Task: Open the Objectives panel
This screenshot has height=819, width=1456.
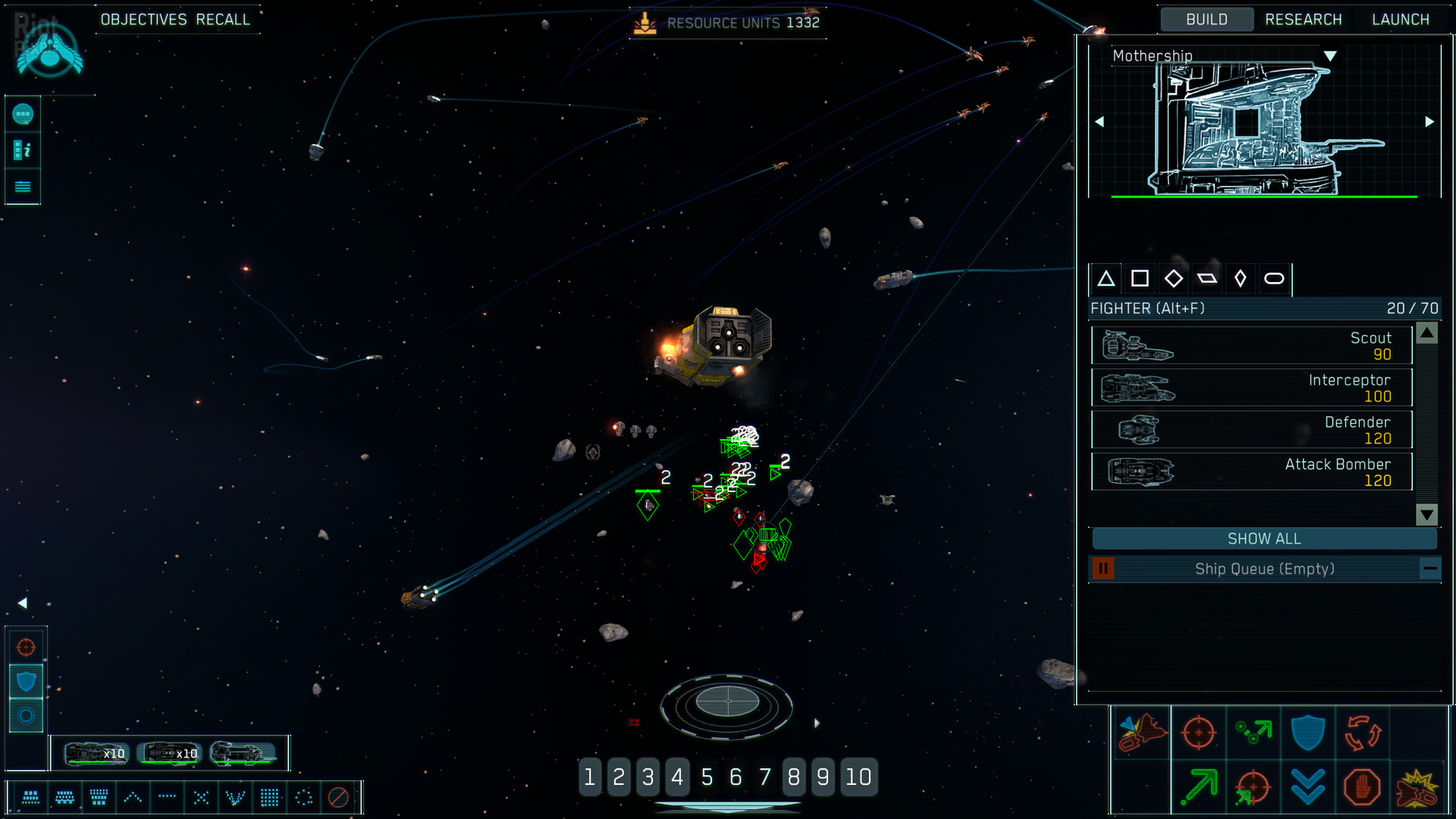Action: pos(143,20)
